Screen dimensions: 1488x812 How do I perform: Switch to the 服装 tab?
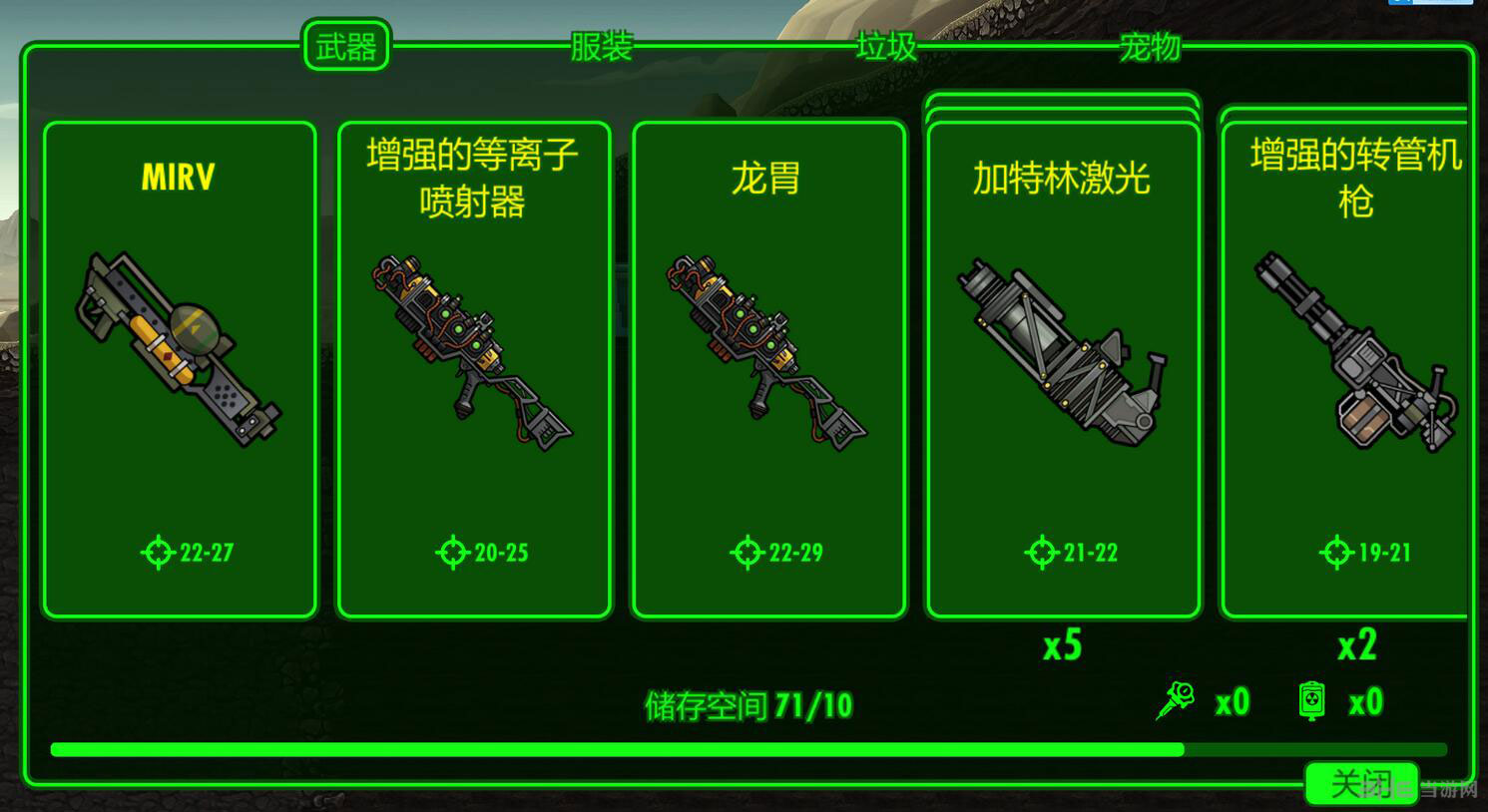tap(600, 45)
